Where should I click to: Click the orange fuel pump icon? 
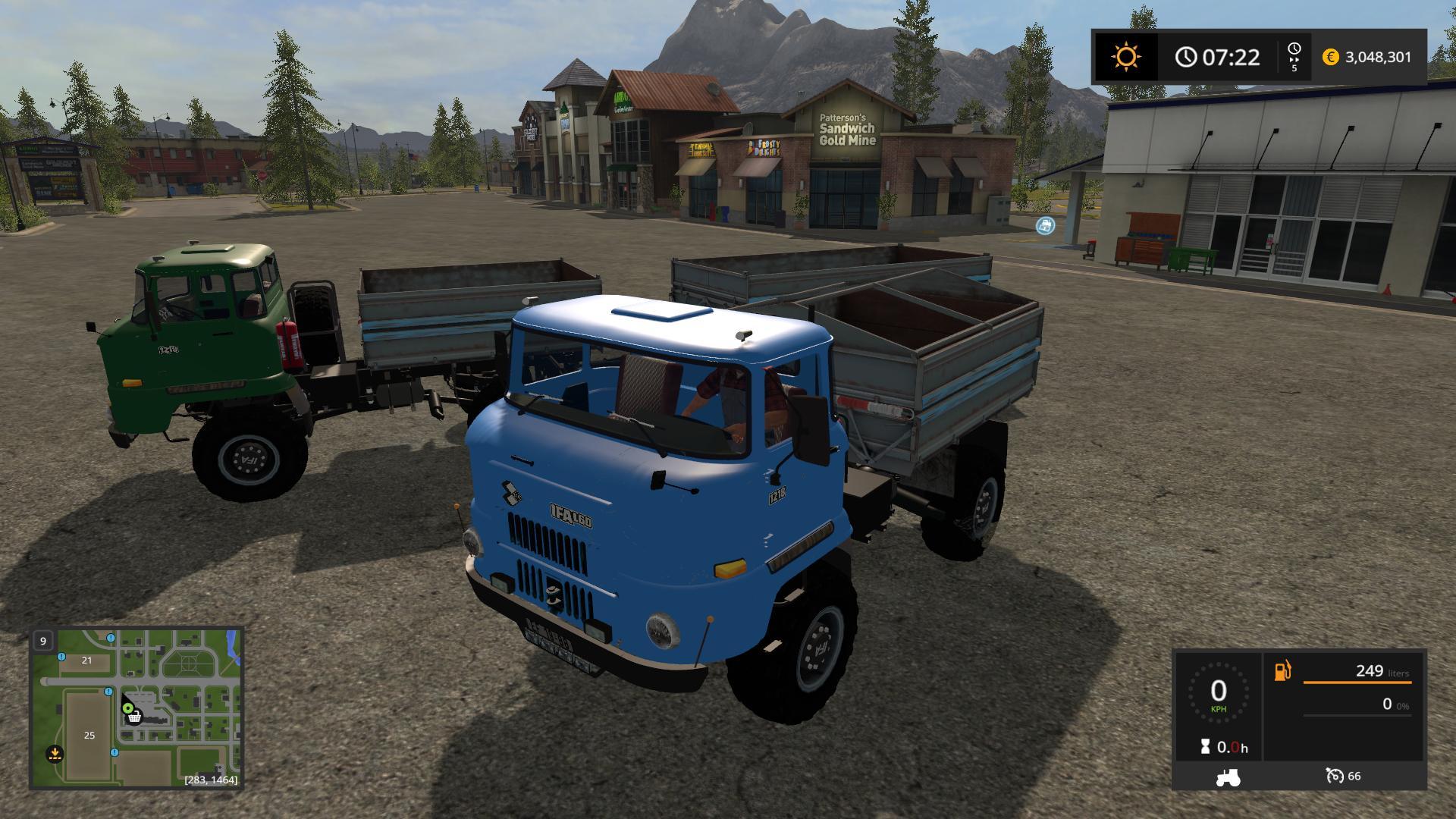[x=1282, y=671]
